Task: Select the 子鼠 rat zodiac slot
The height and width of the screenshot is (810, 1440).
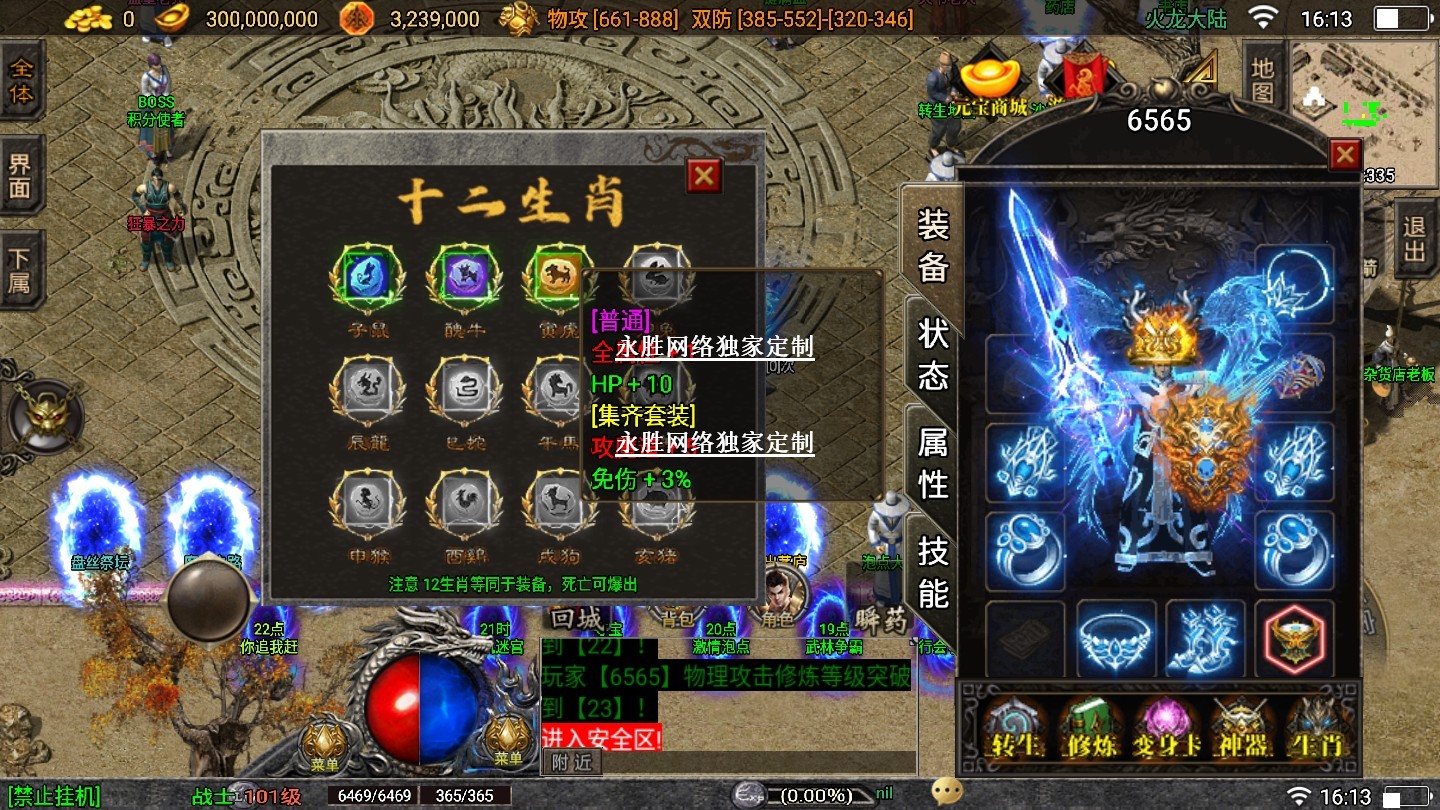Action: click(x=367, y=278)
